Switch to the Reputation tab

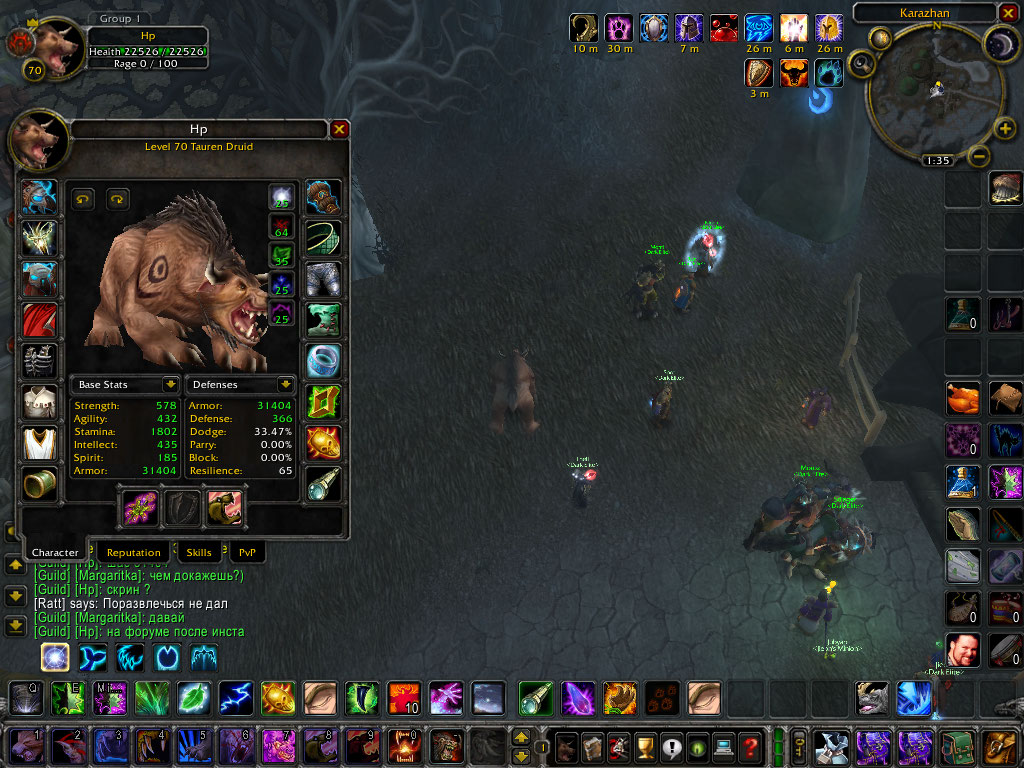pos(133,552)
